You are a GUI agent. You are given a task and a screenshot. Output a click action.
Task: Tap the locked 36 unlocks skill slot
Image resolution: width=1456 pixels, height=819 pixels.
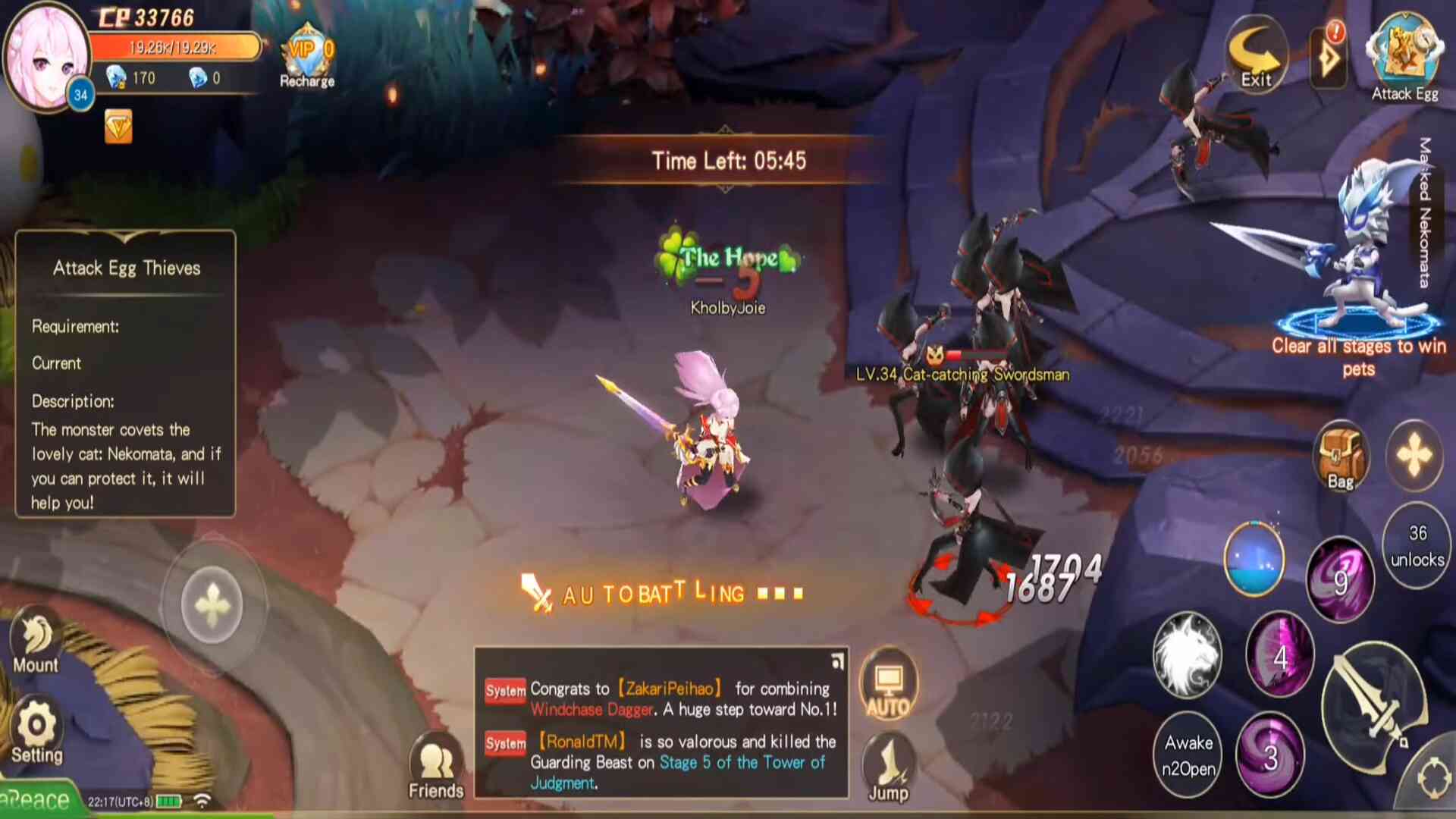1417,545
